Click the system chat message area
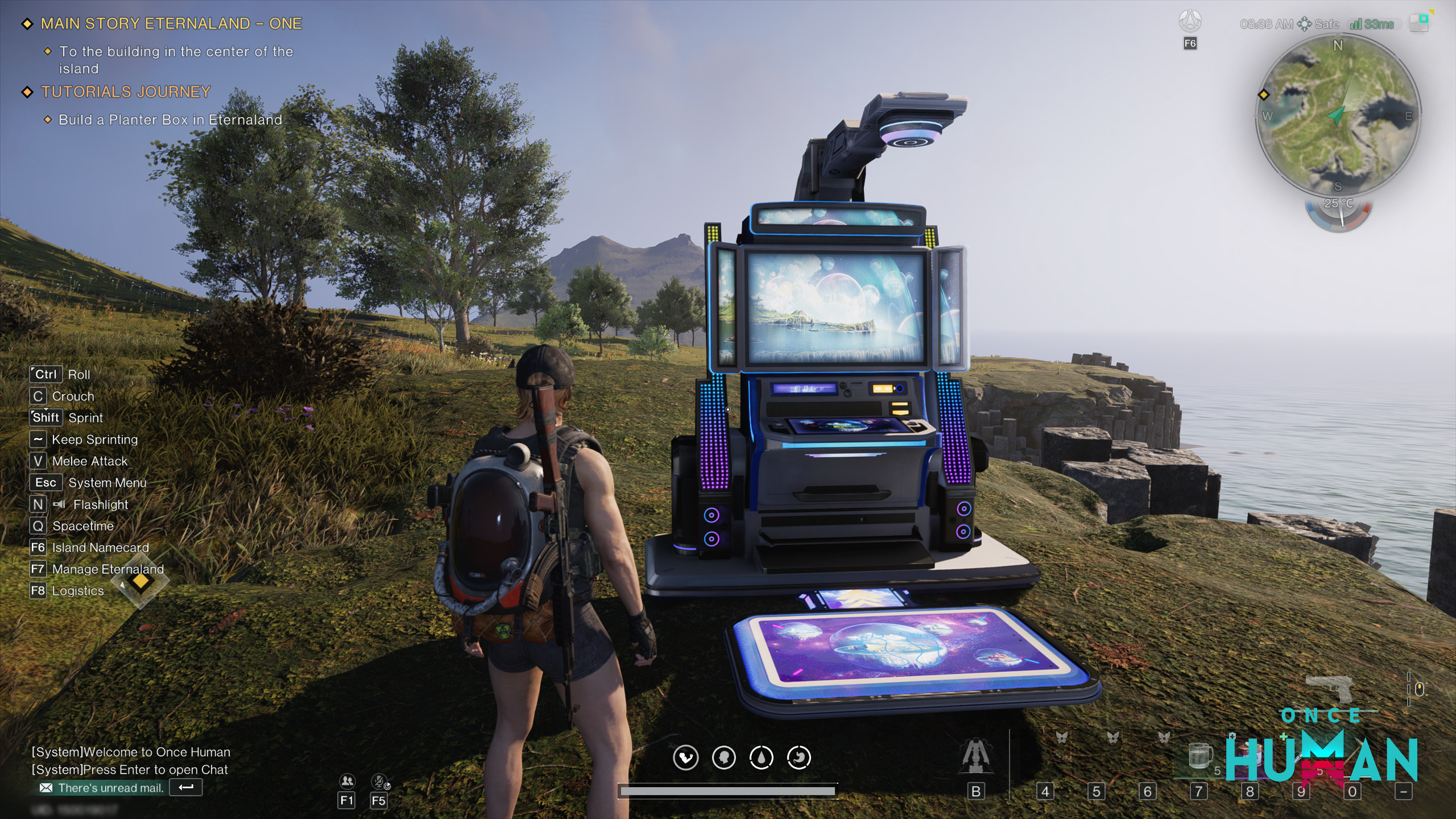 pyautogui.click(x=131, y=760)
